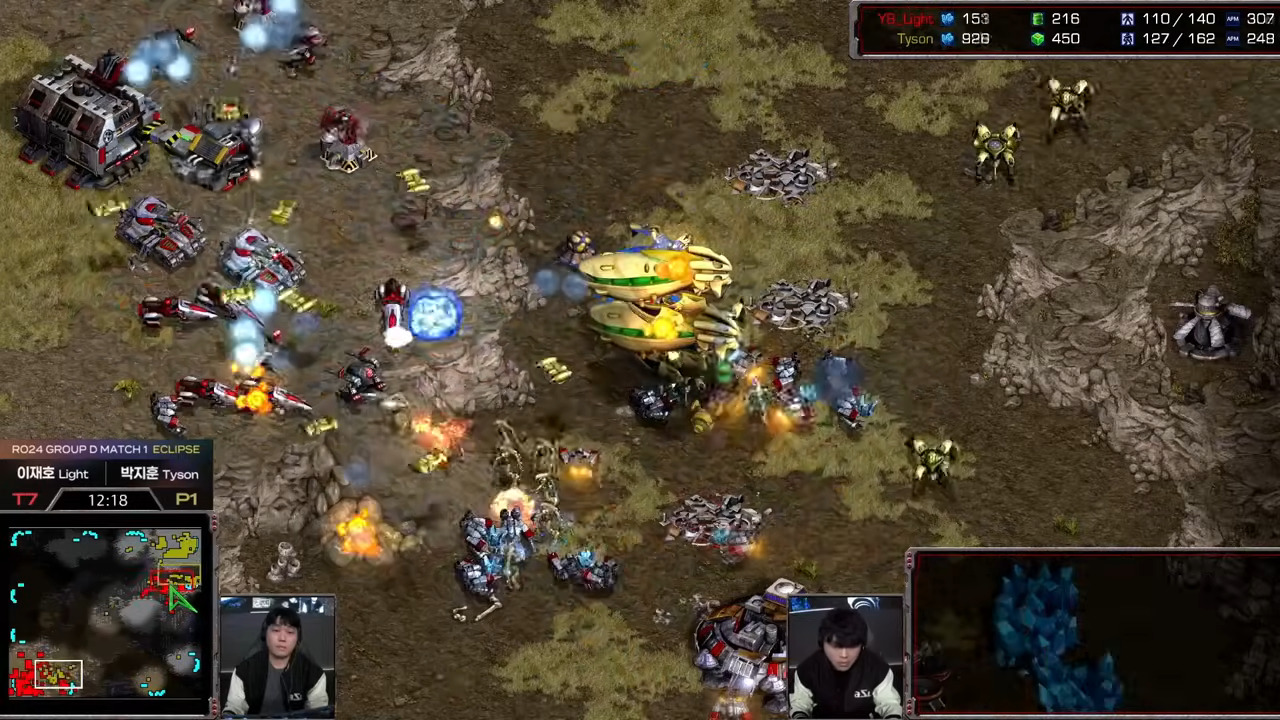1280x720 pixels.
Task: Select Tyson's webcam thumbnail
Action: tap(845, 656)
